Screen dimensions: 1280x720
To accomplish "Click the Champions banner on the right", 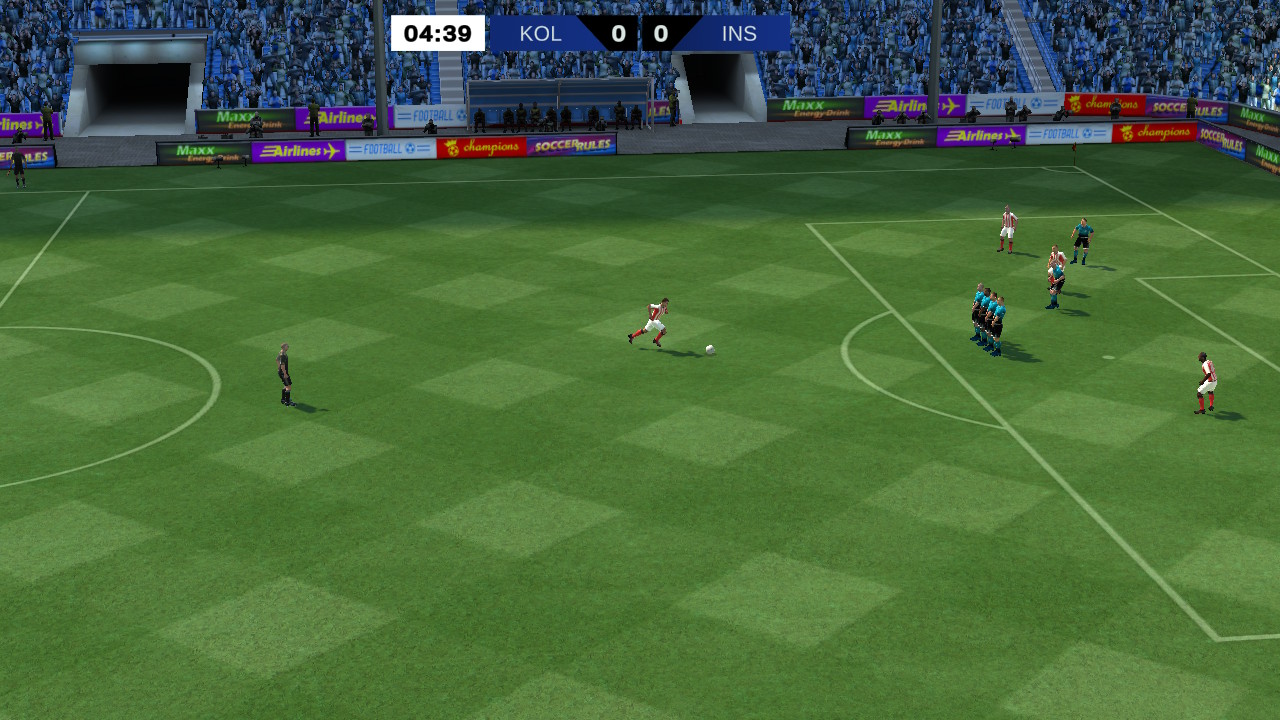I will pyautogui.click(x=1160, y=131).
